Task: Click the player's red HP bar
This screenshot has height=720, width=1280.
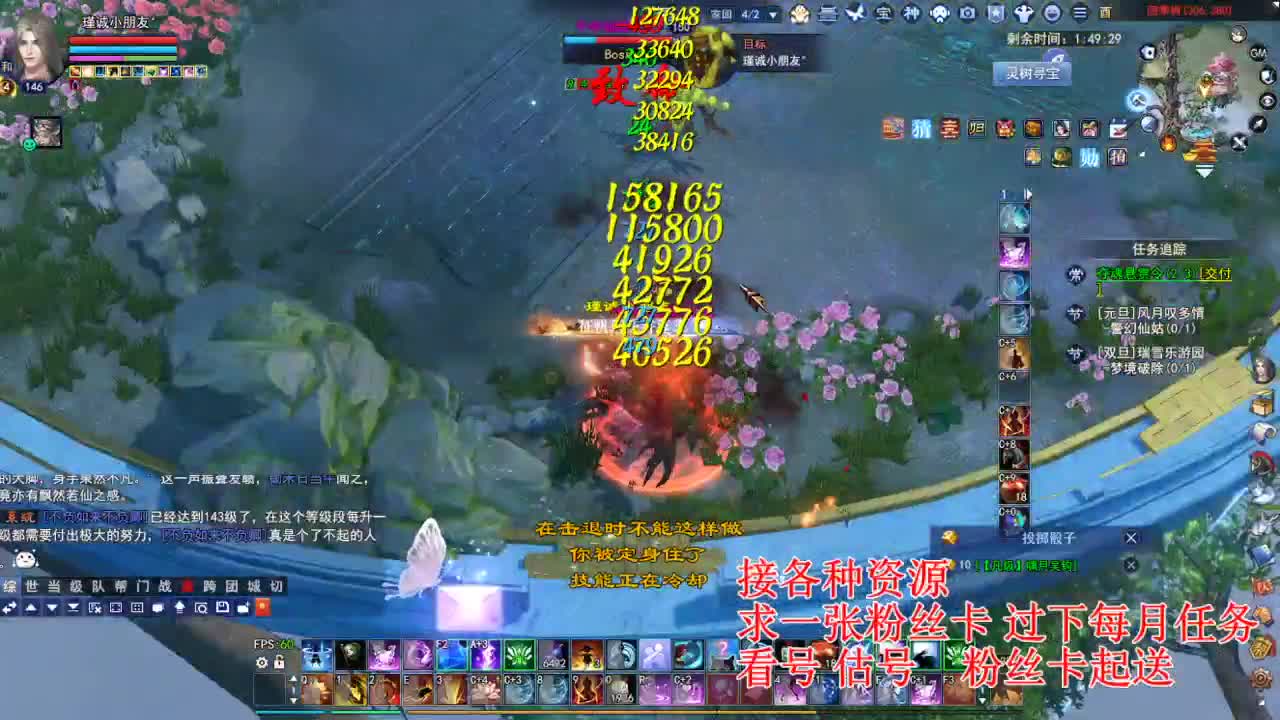Action: point(122,39)
